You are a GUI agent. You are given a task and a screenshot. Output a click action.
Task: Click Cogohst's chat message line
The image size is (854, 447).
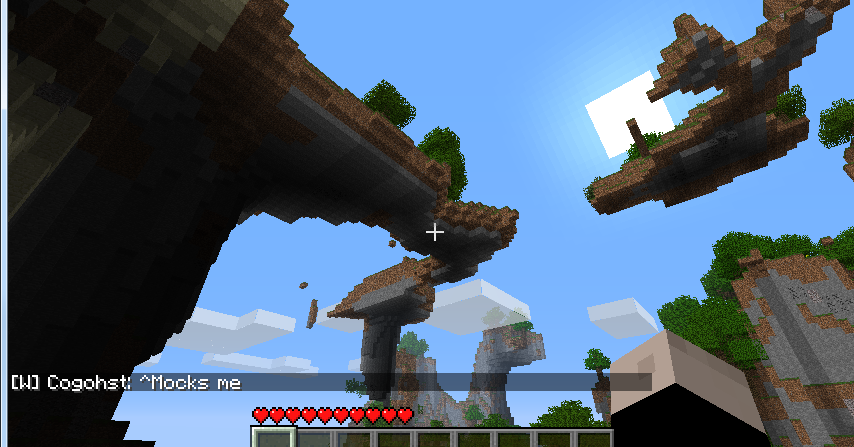tap(127, 383)
